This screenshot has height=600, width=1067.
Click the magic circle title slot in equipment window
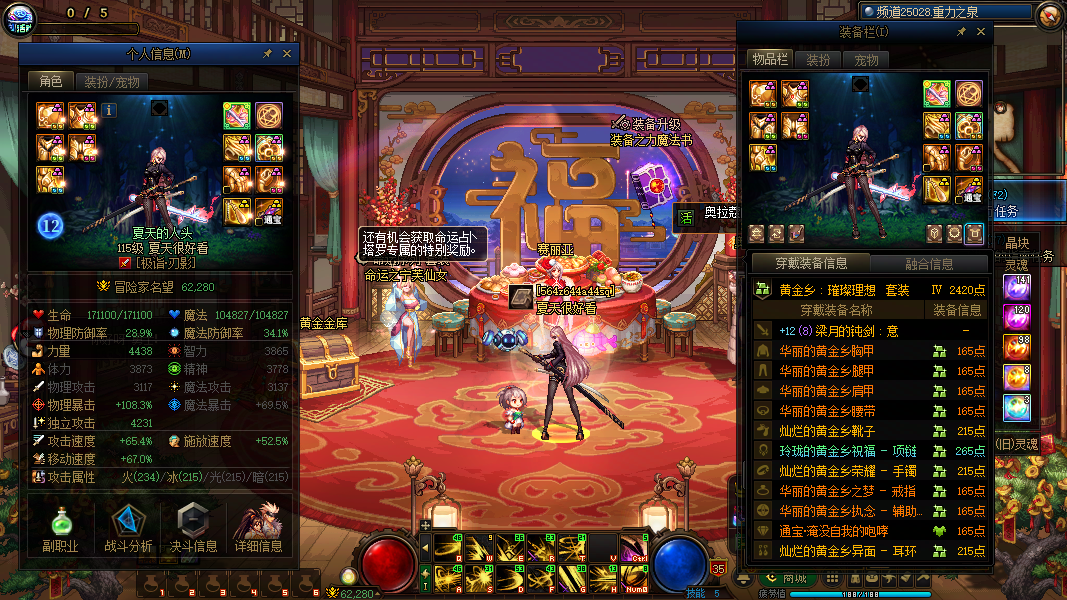click(968, 94)
